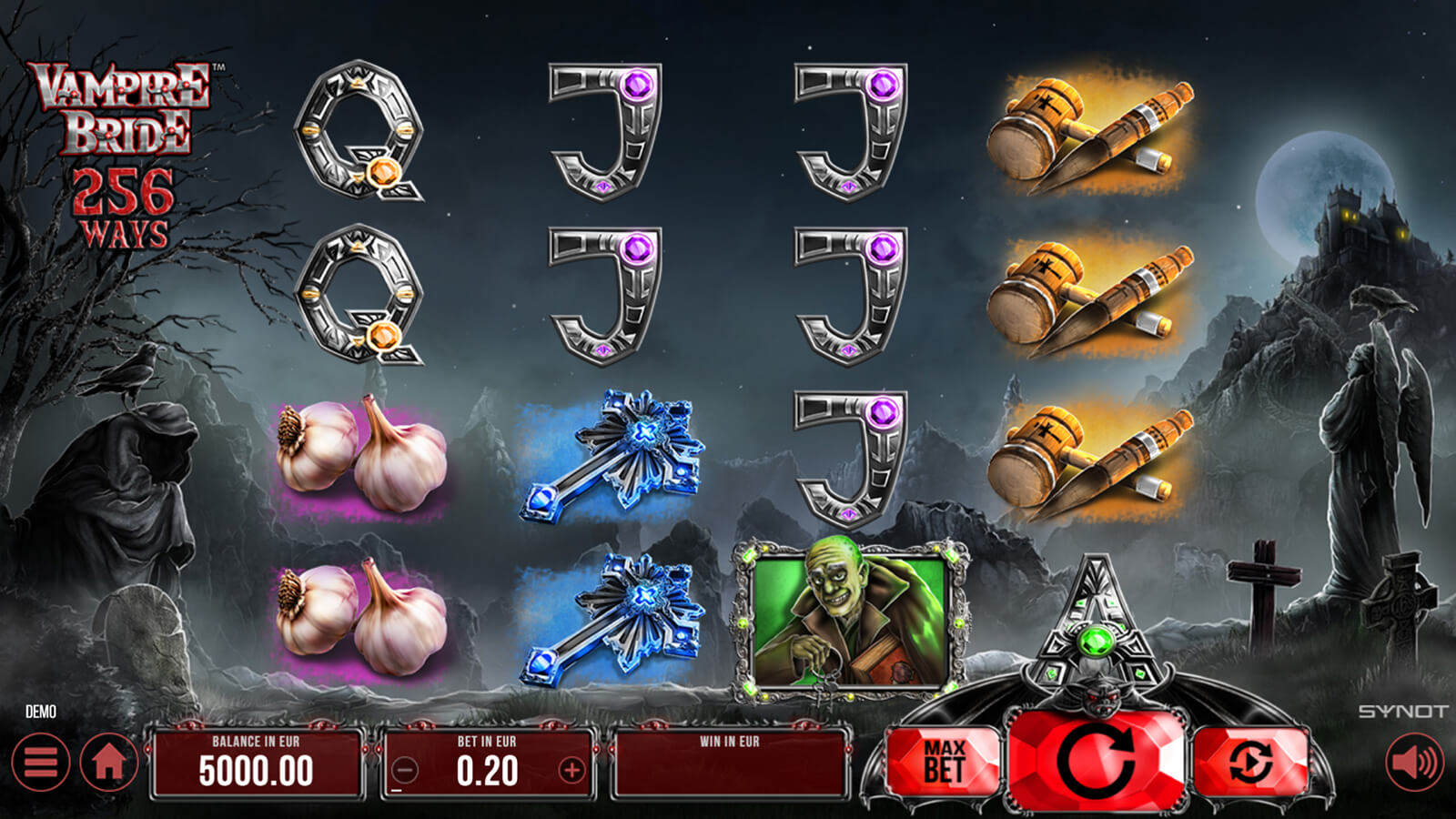Viewport: 1456px width, 819px height.
Task: Spin the reels
Action: pyautogui.click(x=1097, y=761)
